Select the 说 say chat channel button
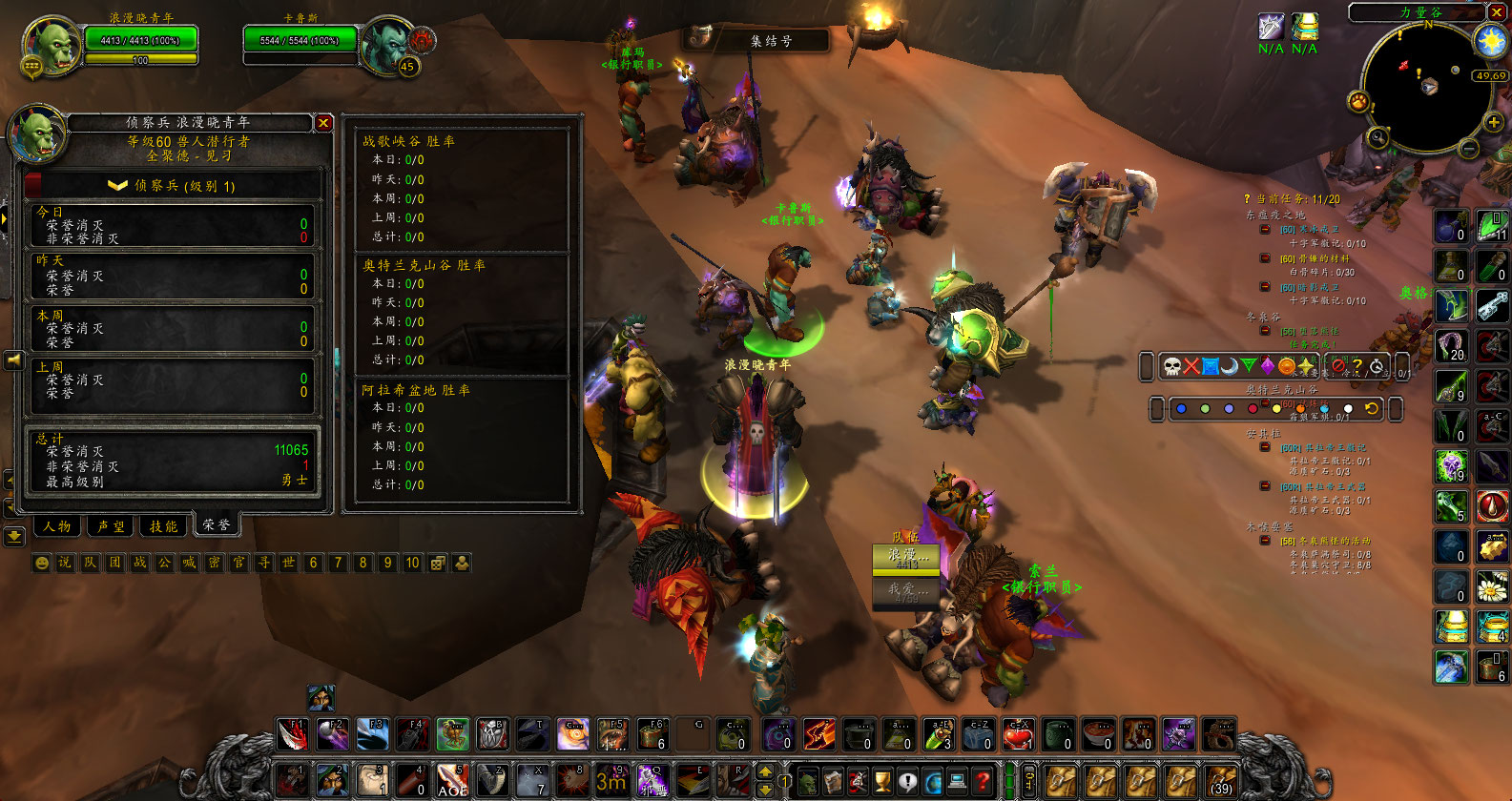The width and height of the screenshot is (1512, 801). click(65, 563)
